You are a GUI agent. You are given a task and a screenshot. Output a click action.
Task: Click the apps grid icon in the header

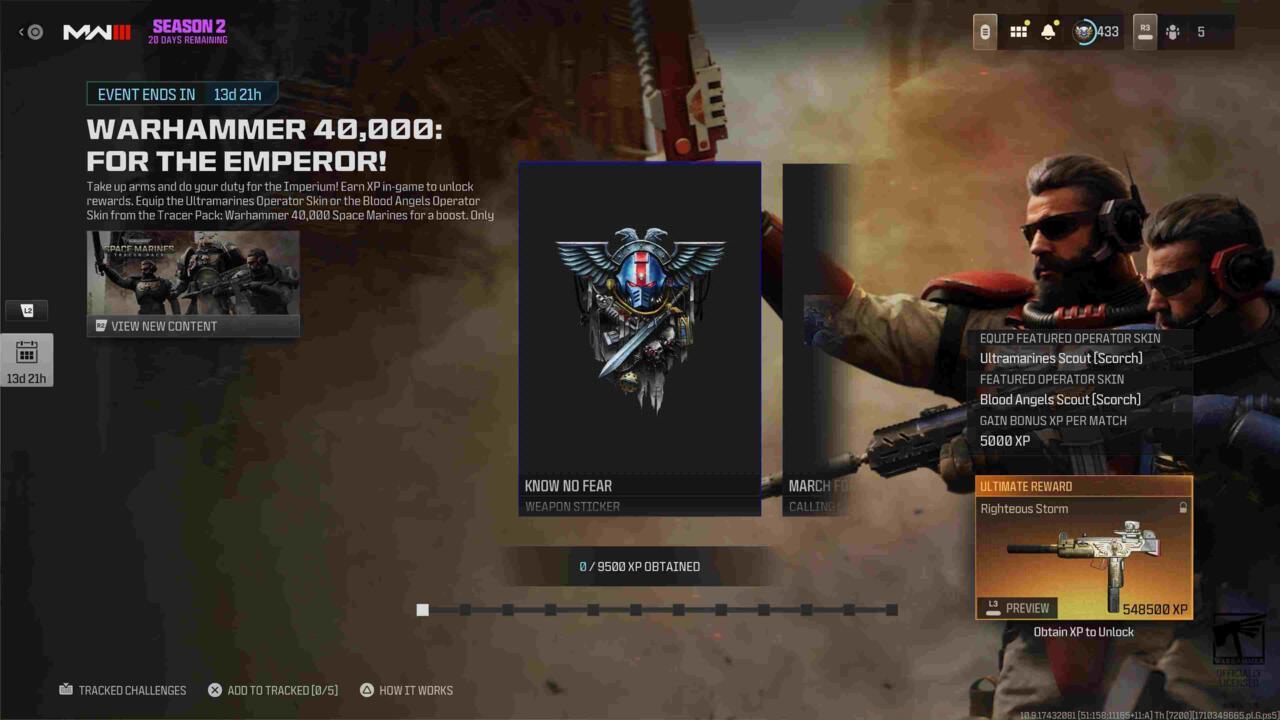click(x=1018, y=31)
